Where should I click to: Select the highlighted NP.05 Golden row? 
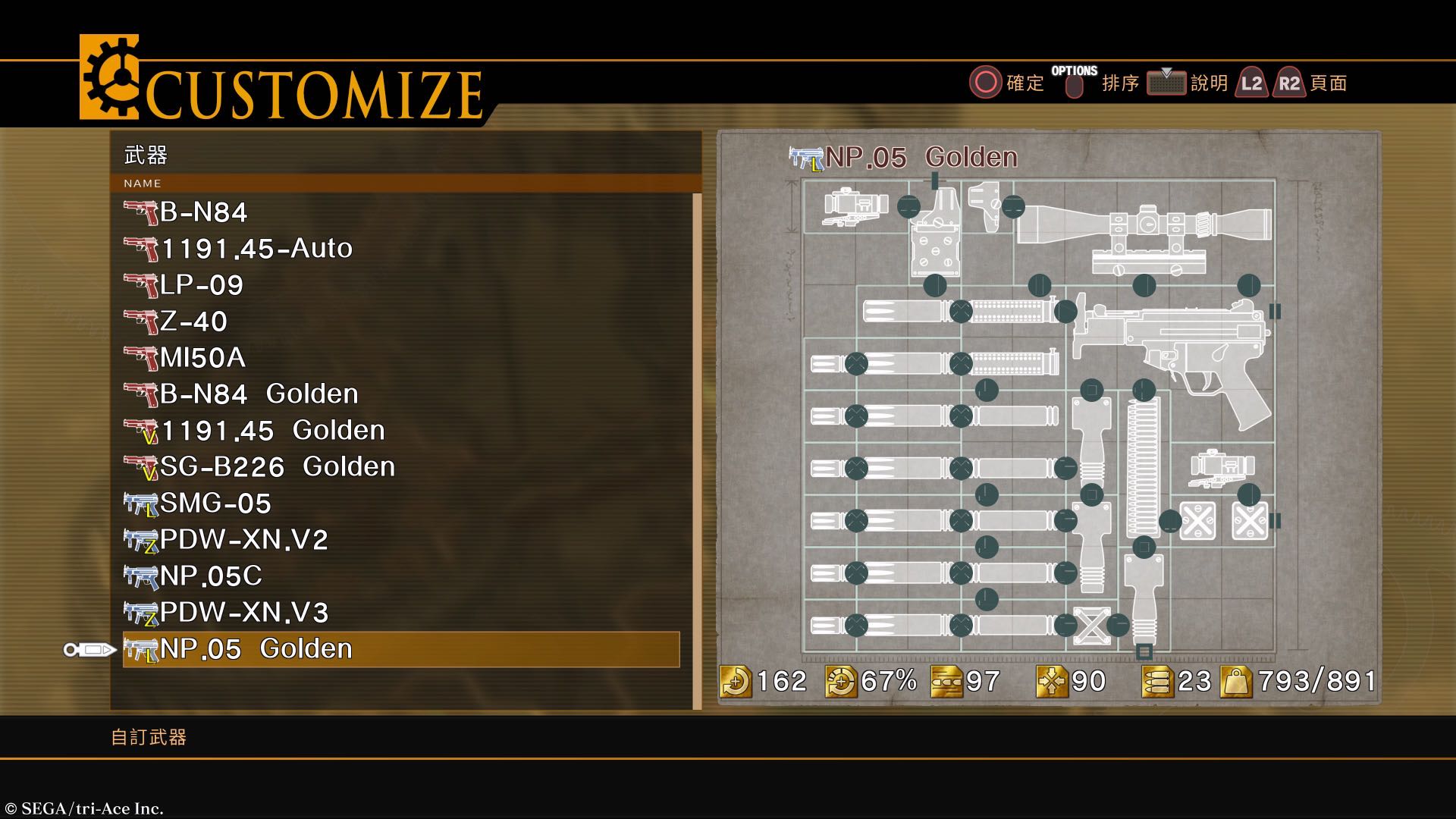click(x=400, y=650)
